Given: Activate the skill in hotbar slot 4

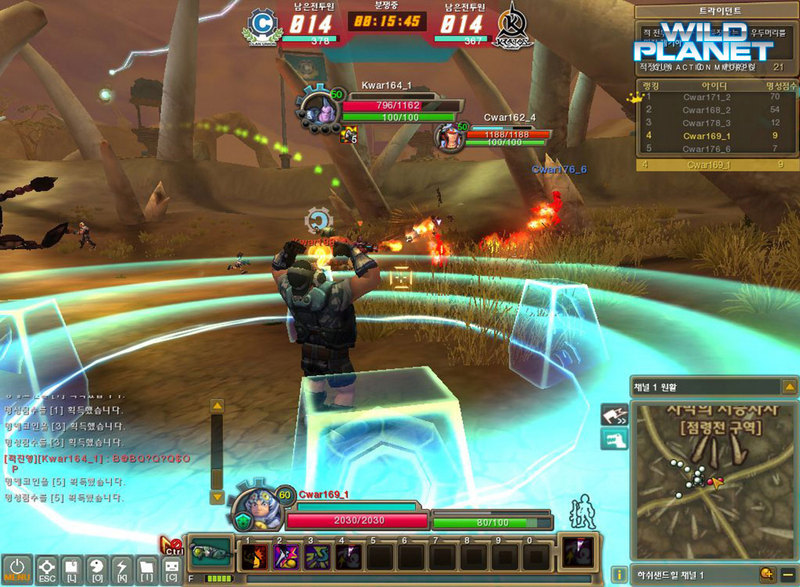Looking at the screenshot, I should coord(348,557).
